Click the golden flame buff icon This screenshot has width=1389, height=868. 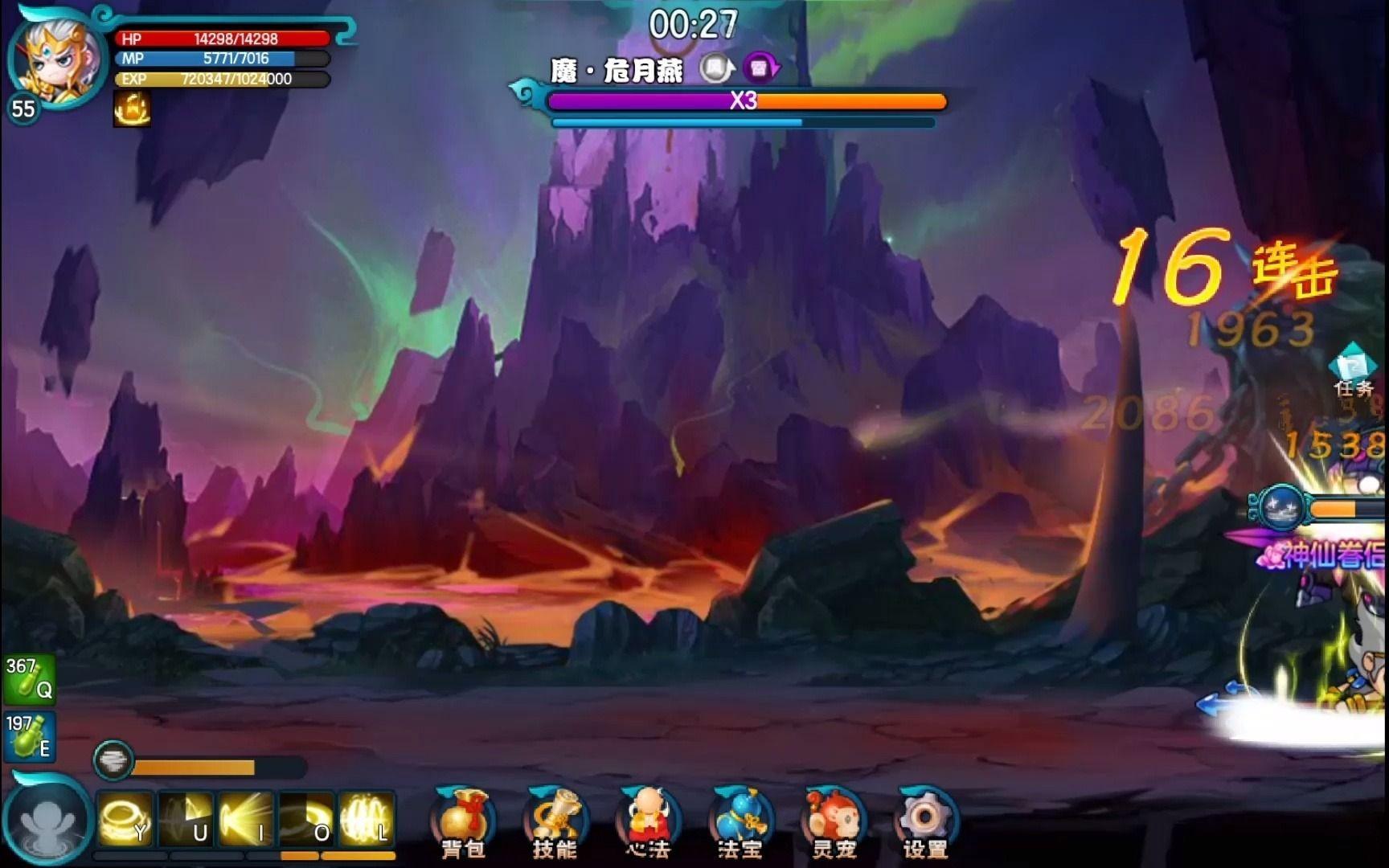[133, 108]
